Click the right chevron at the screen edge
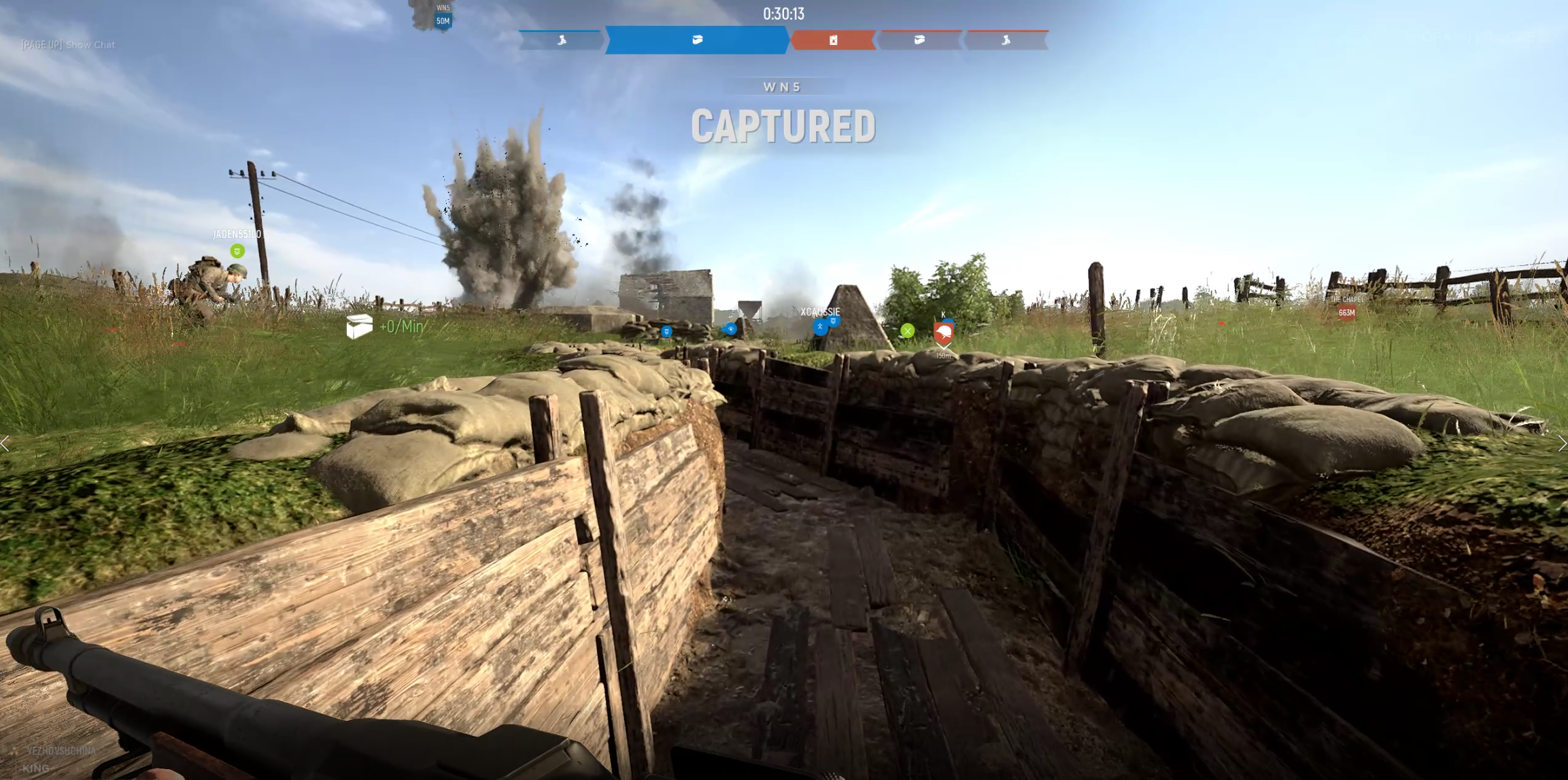Viewport: 1568px width, 780px height. click(x=1563, y=443)
